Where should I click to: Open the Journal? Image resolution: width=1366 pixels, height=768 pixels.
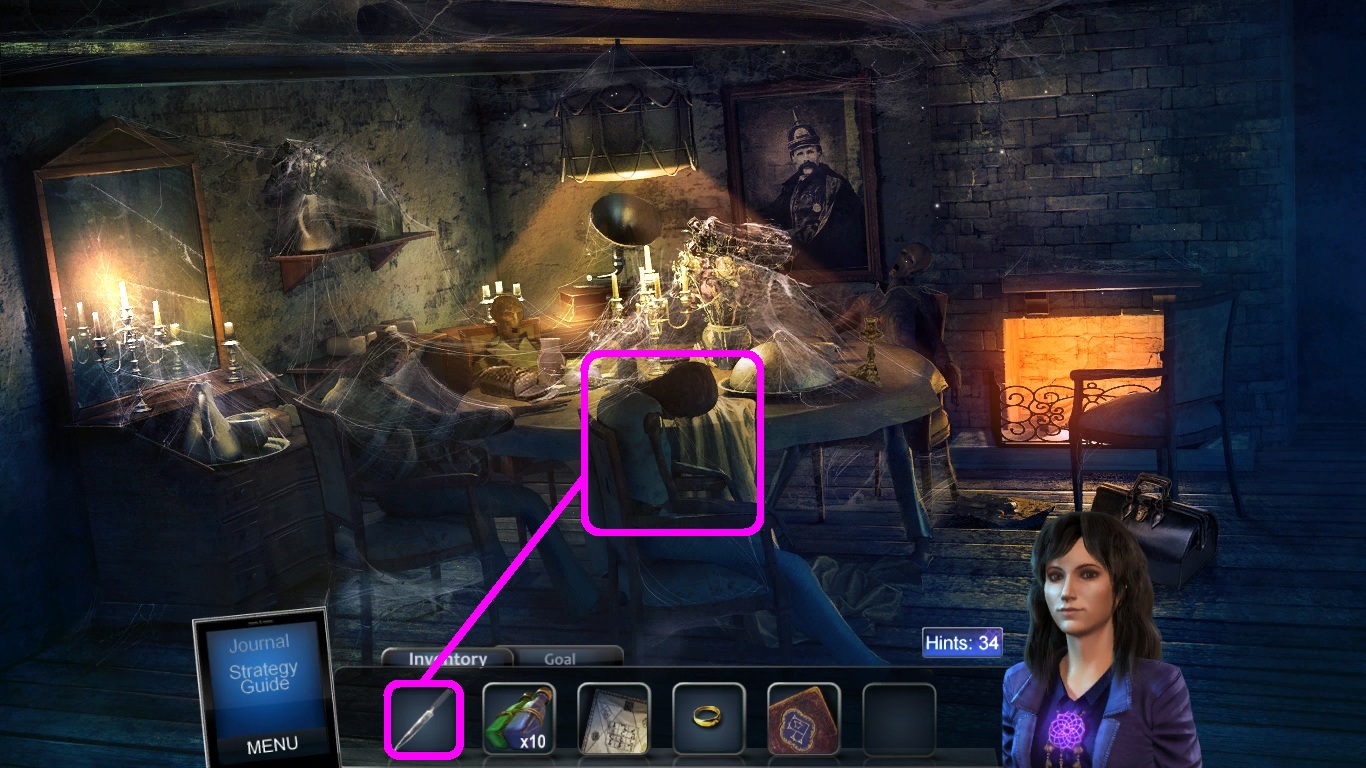[262, 643]
